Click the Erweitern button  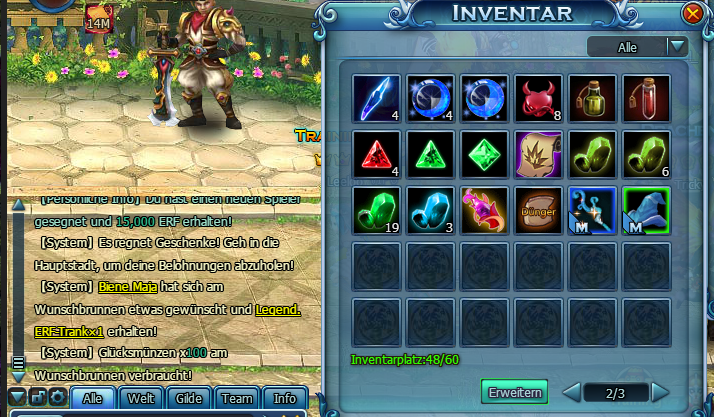pos(515,391)
